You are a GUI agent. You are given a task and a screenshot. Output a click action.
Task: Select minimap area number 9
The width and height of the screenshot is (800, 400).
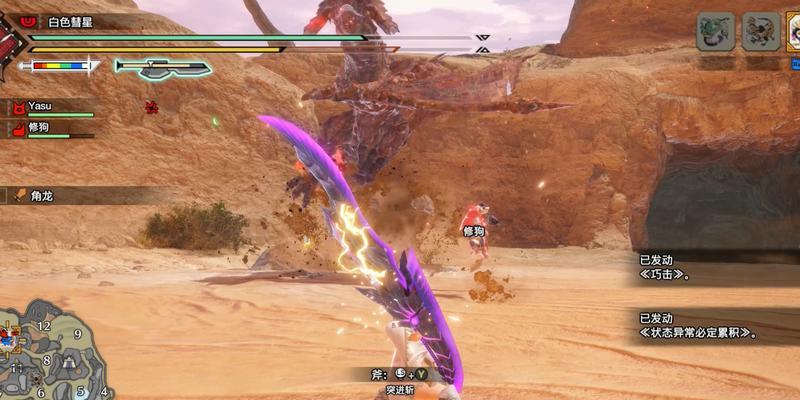[x=77, y=333]
